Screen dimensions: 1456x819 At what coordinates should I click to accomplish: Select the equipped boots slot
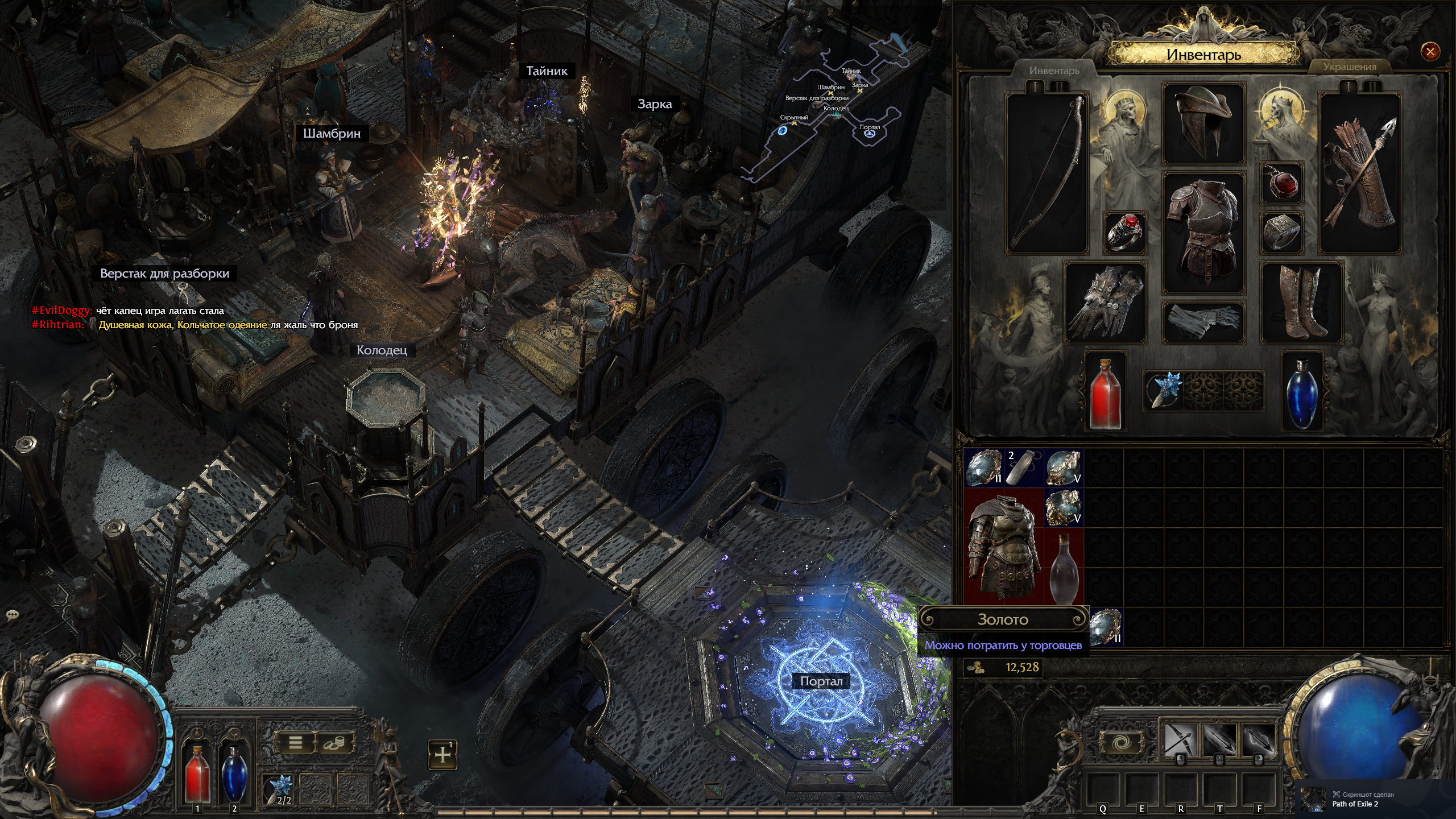click(1302, 303)
